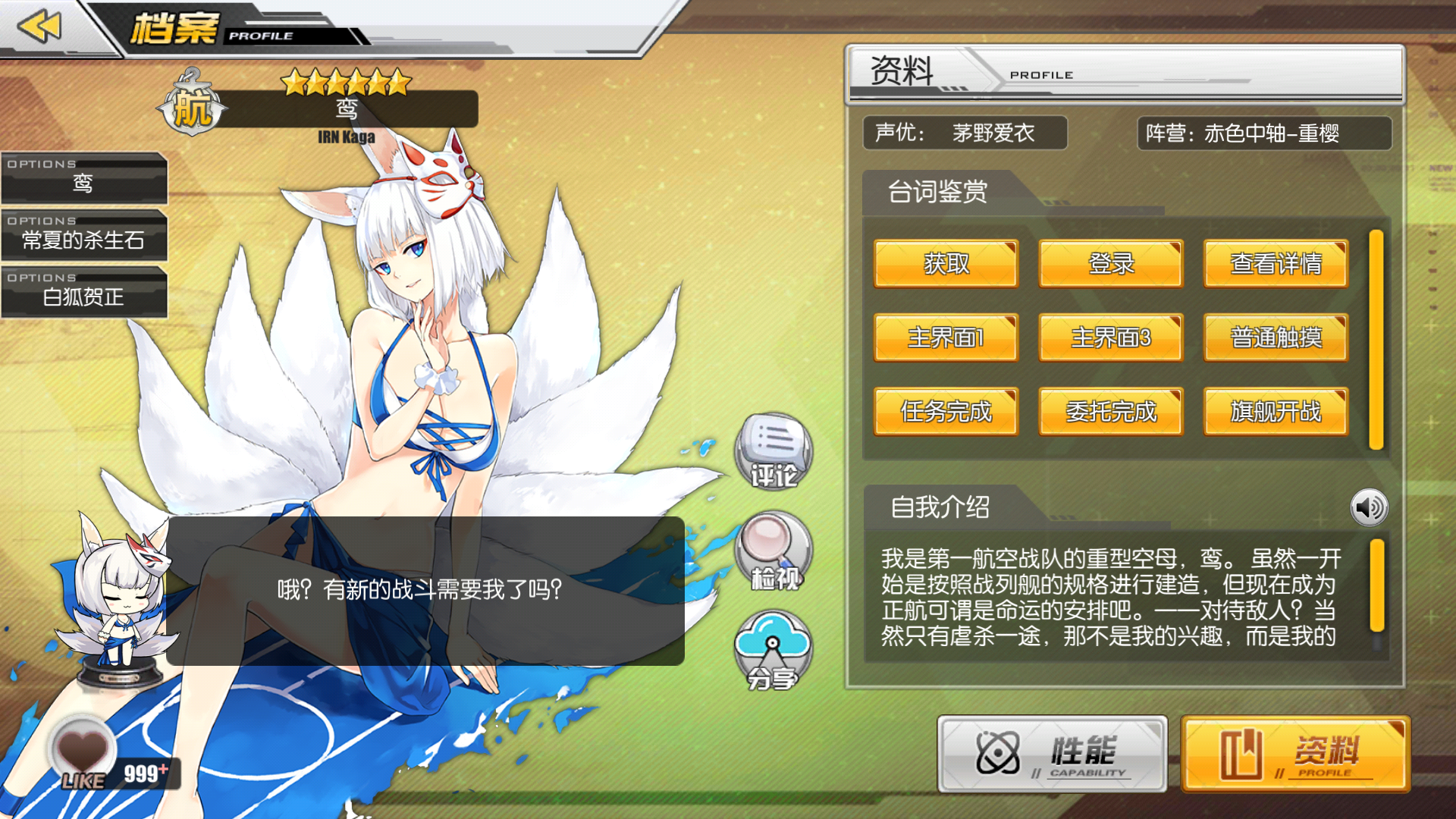
Task: Play the 普通触摸 touch voice line
Action: click(1275, 339)
